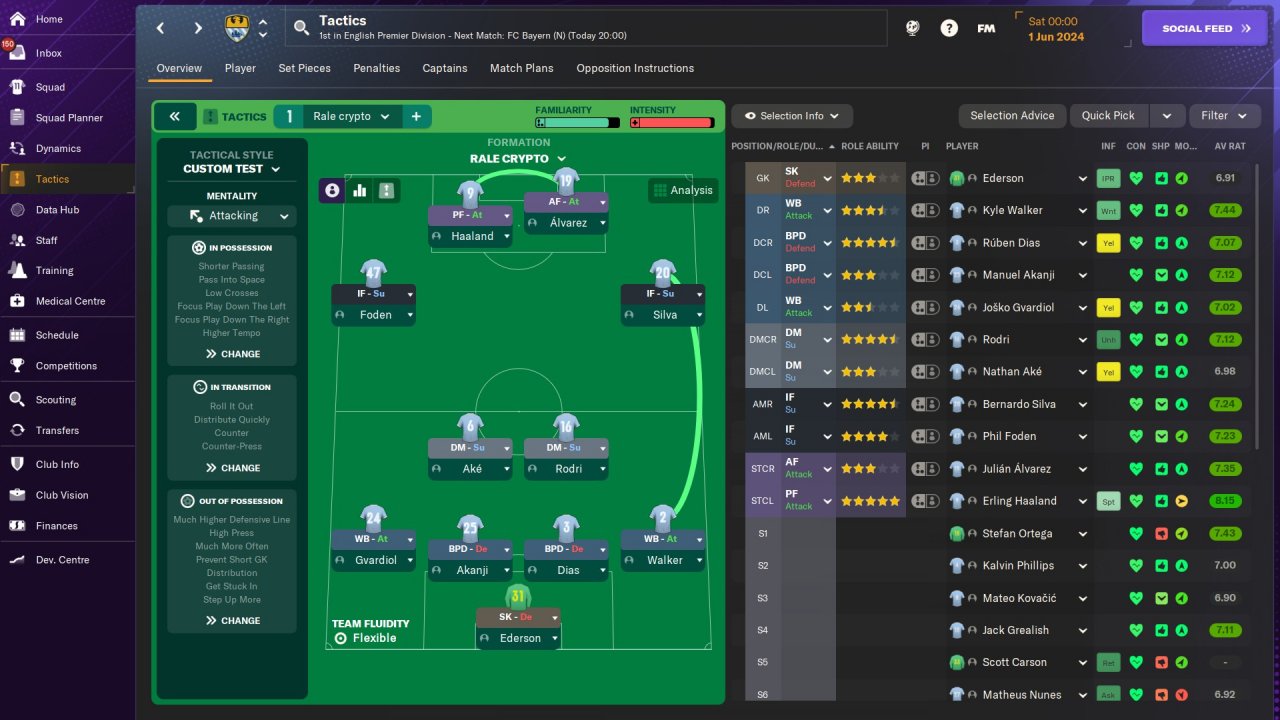Viewport: 1280px width, 720px height.
Task: Open the Inbox from the sidebar
Action: click(x=48, y=53)
